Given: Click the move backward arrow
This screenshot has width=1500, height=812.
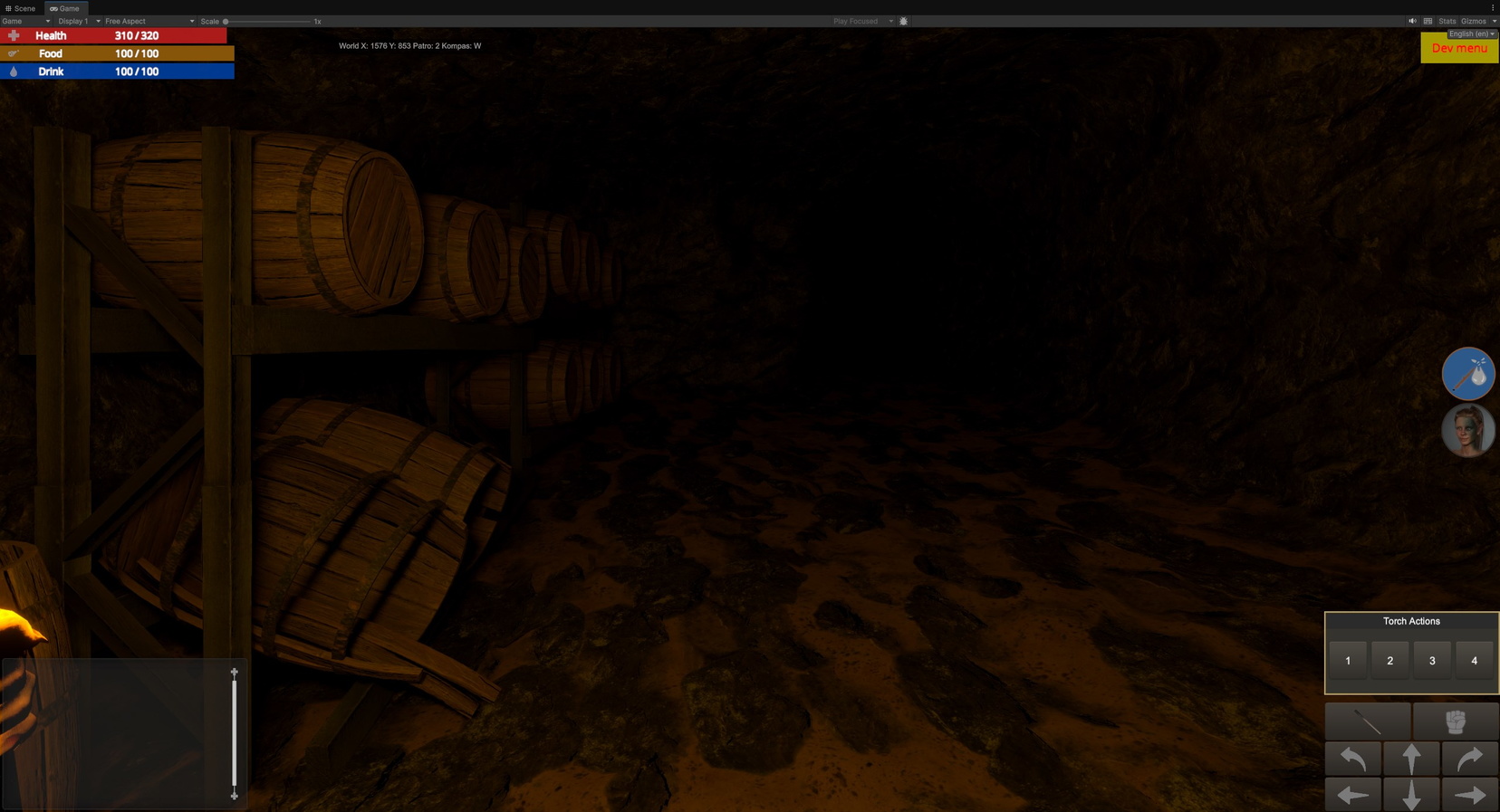Looking at the screenshot, I should tap(1411, 794).
